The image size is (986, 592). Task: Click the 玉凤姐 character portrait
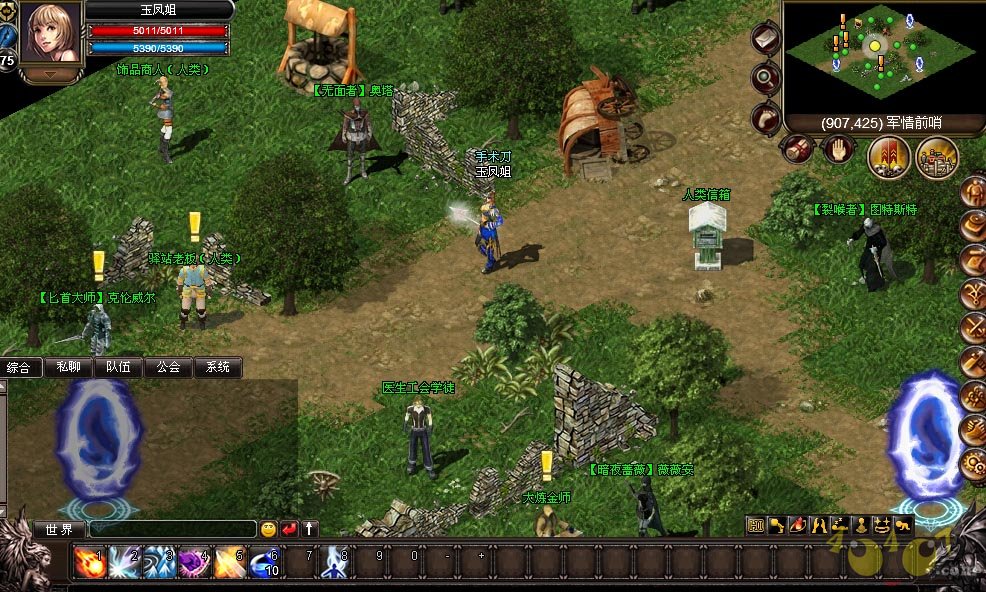click(52, 36)
